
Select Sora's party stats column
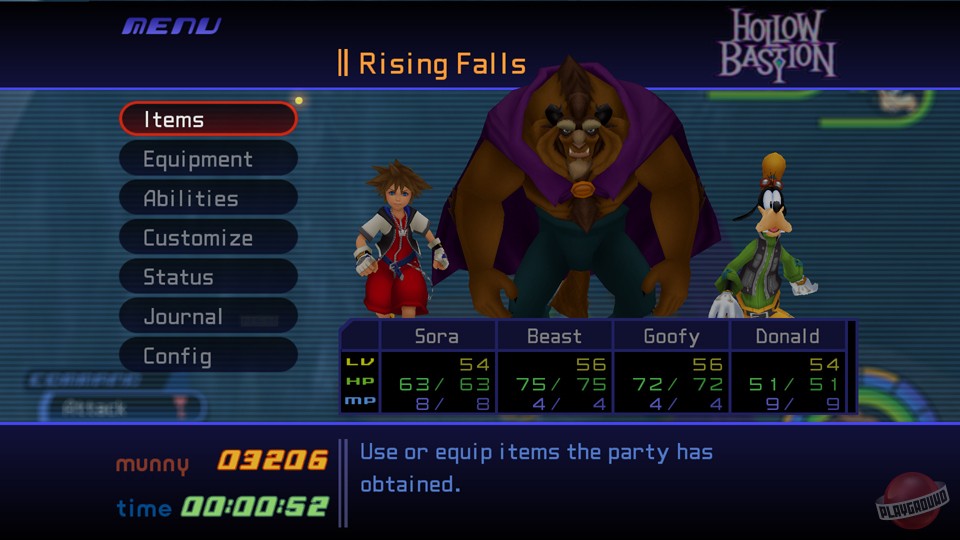(438, 368)
